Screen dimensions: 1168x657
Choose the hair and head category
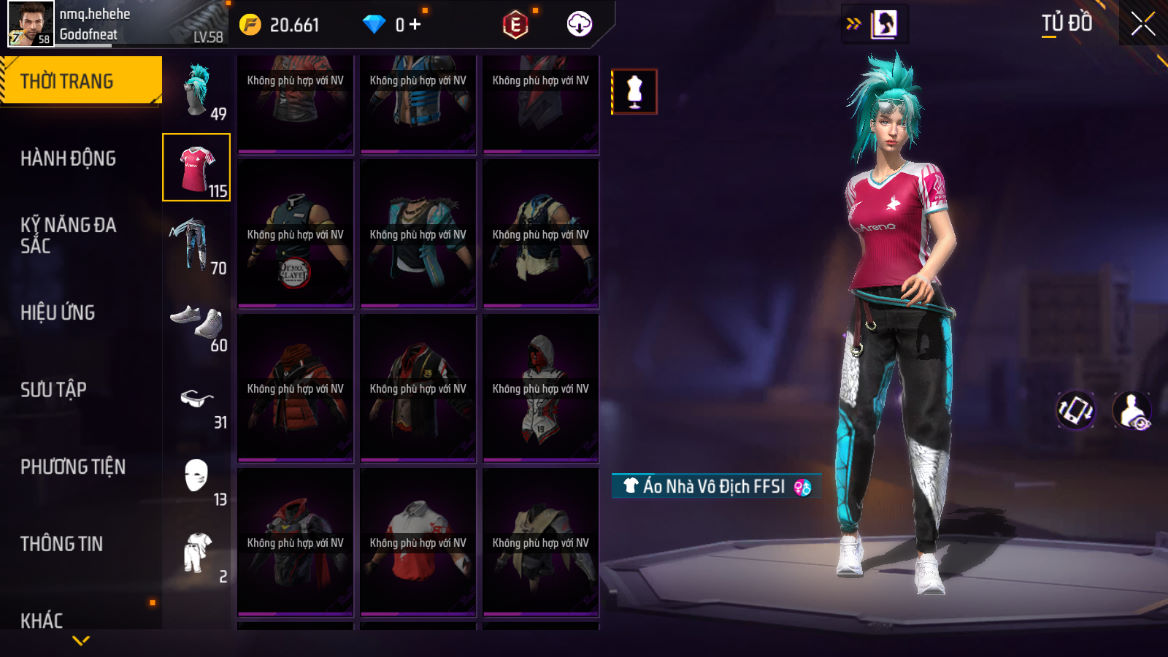click(197, 91)
